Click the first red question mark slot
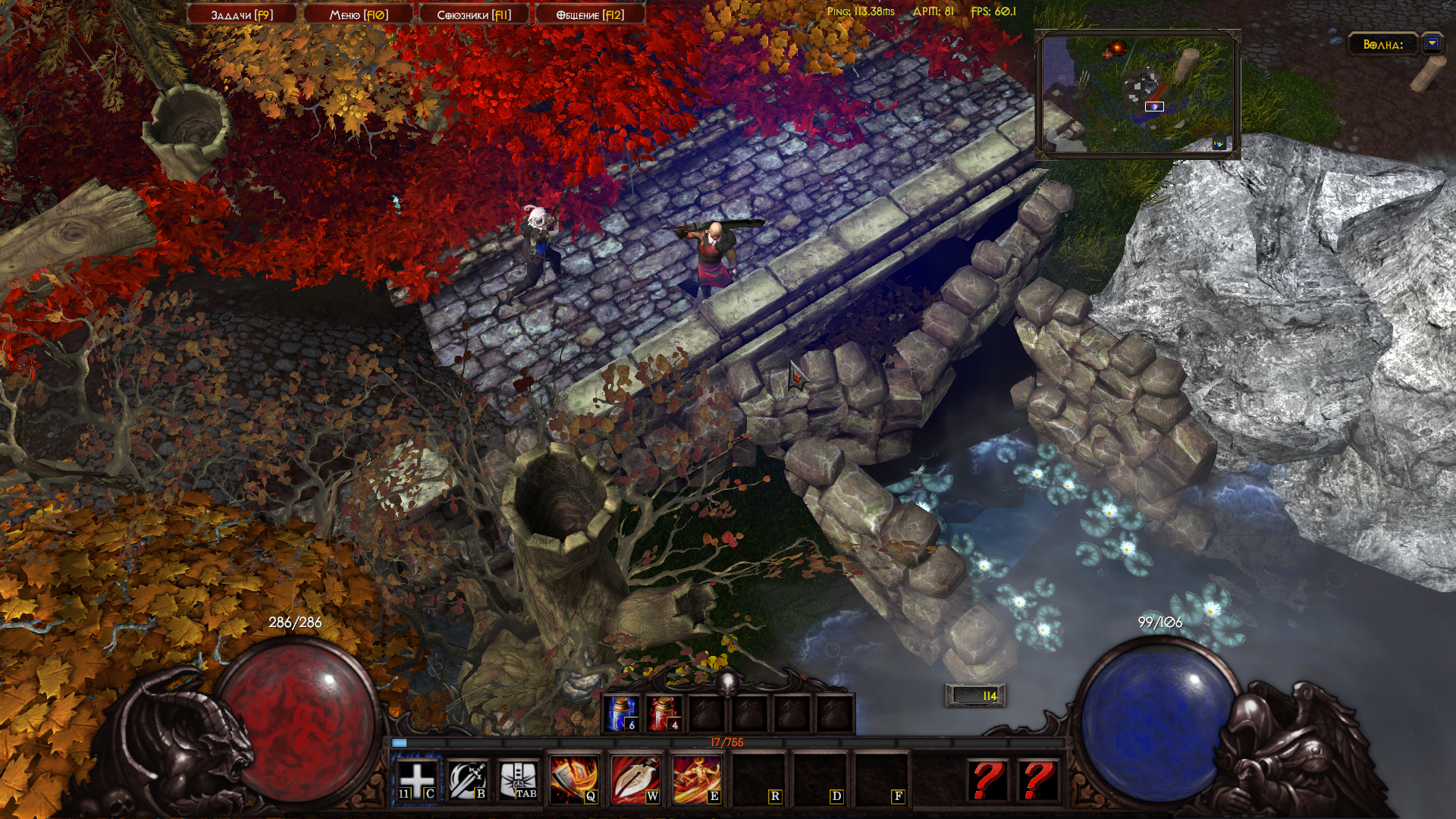The width and height of the screenshot is (1456, 819). (x=987, y=780)
